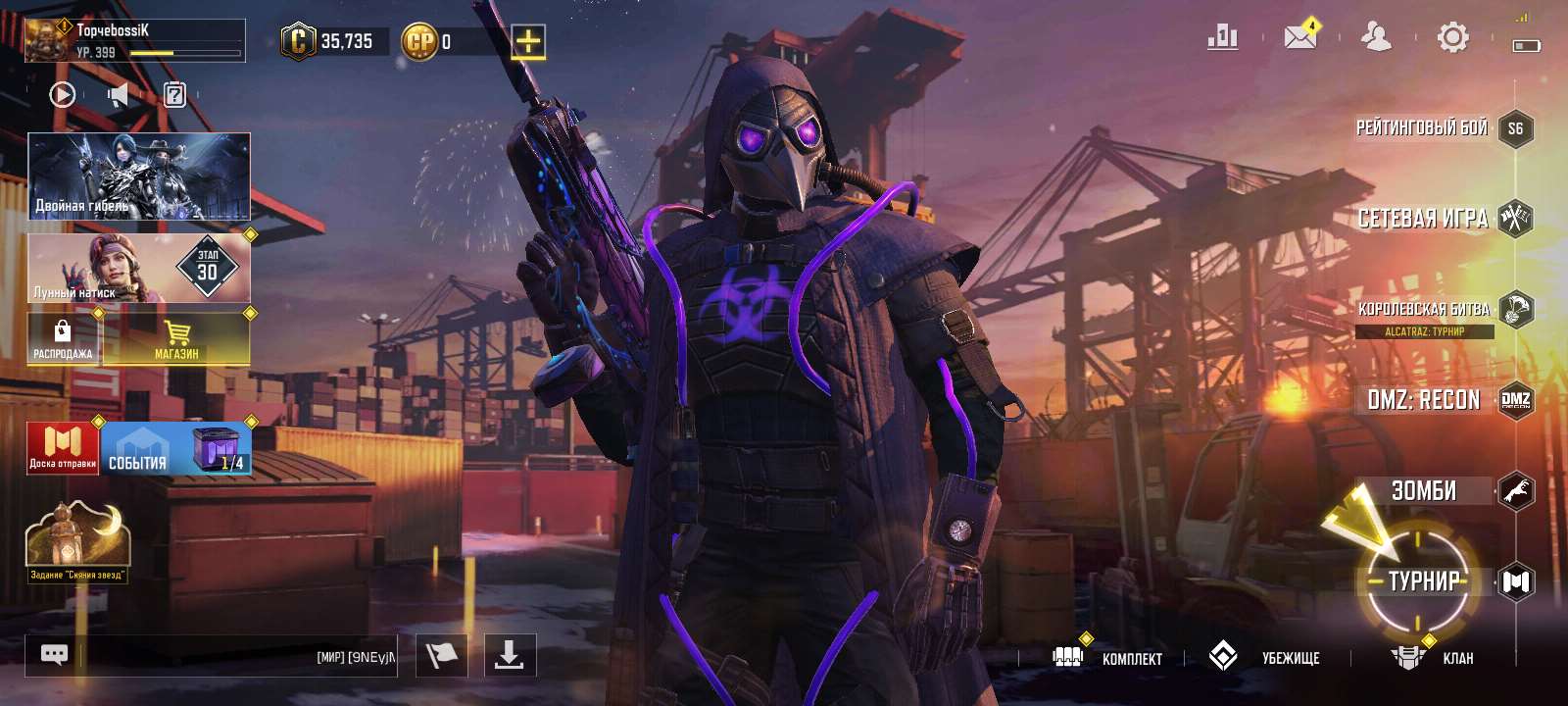Image resolution: width=1568 pixels, height=706 pixels.
Task: Select Сетевая игра multiplayer mode icon
Action: [1514, 216]
